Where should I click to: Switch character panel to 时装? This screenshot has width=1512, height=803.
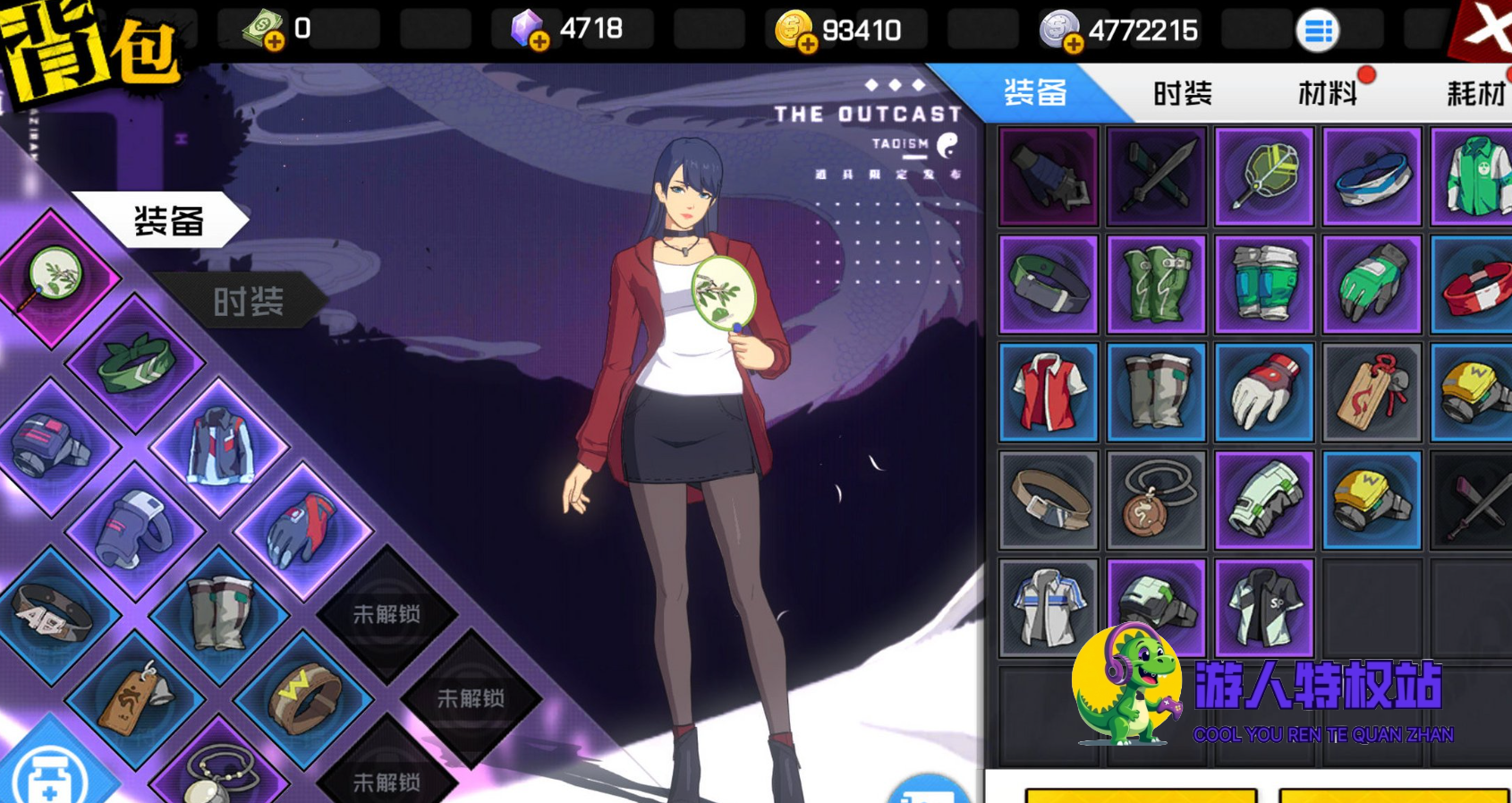tap(248, 302)
